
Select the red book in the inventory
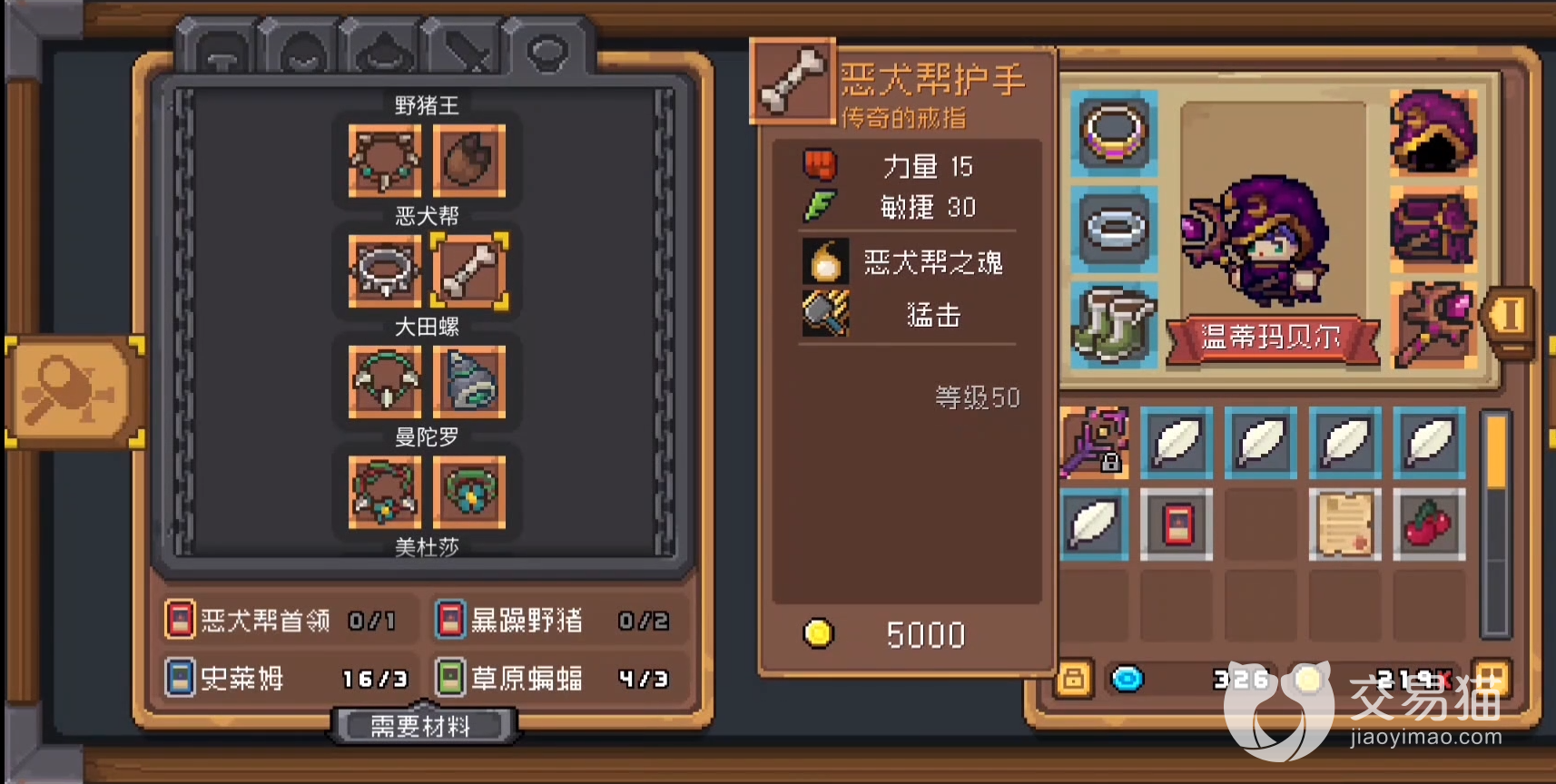click(1177, 524)
